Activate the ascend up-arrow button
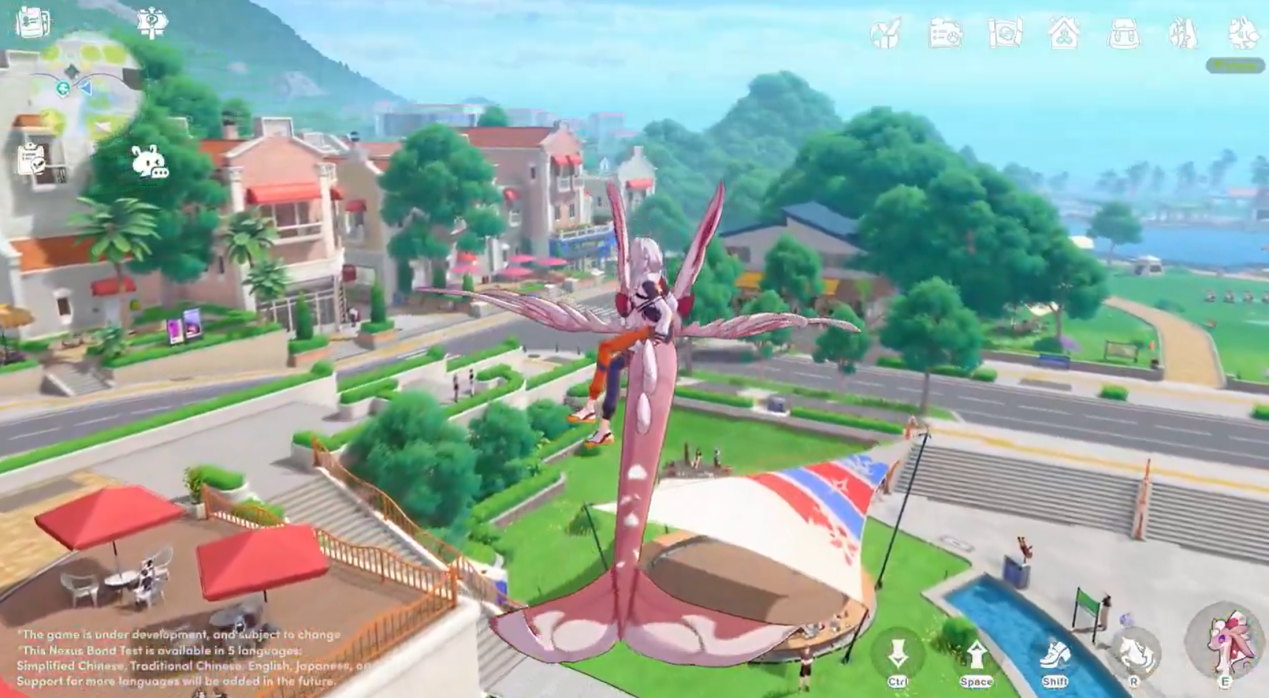The height and width of the screenshot is (698, 1269). [976, 655]
